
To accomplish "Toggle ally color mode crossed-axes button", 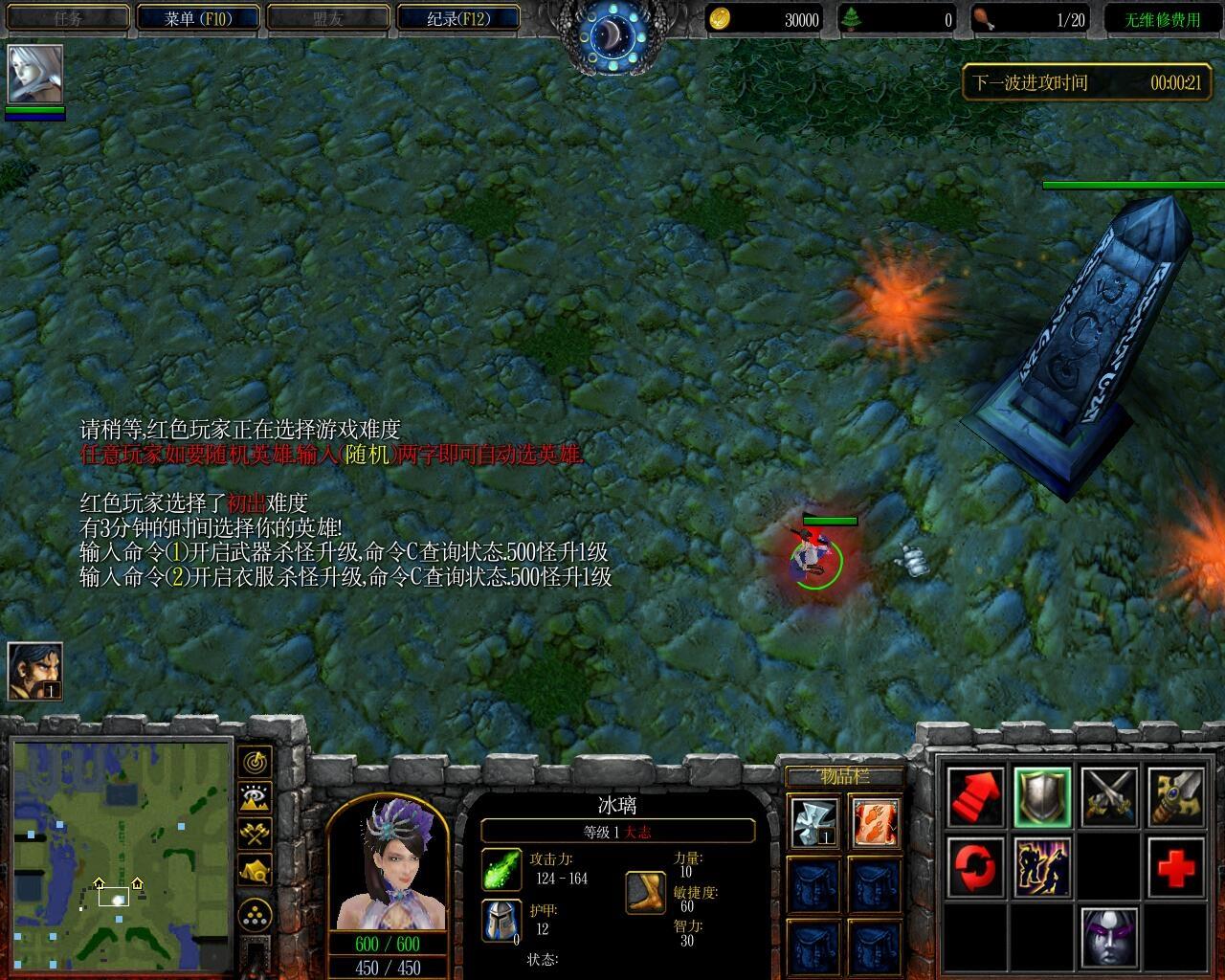I will 256,834.
